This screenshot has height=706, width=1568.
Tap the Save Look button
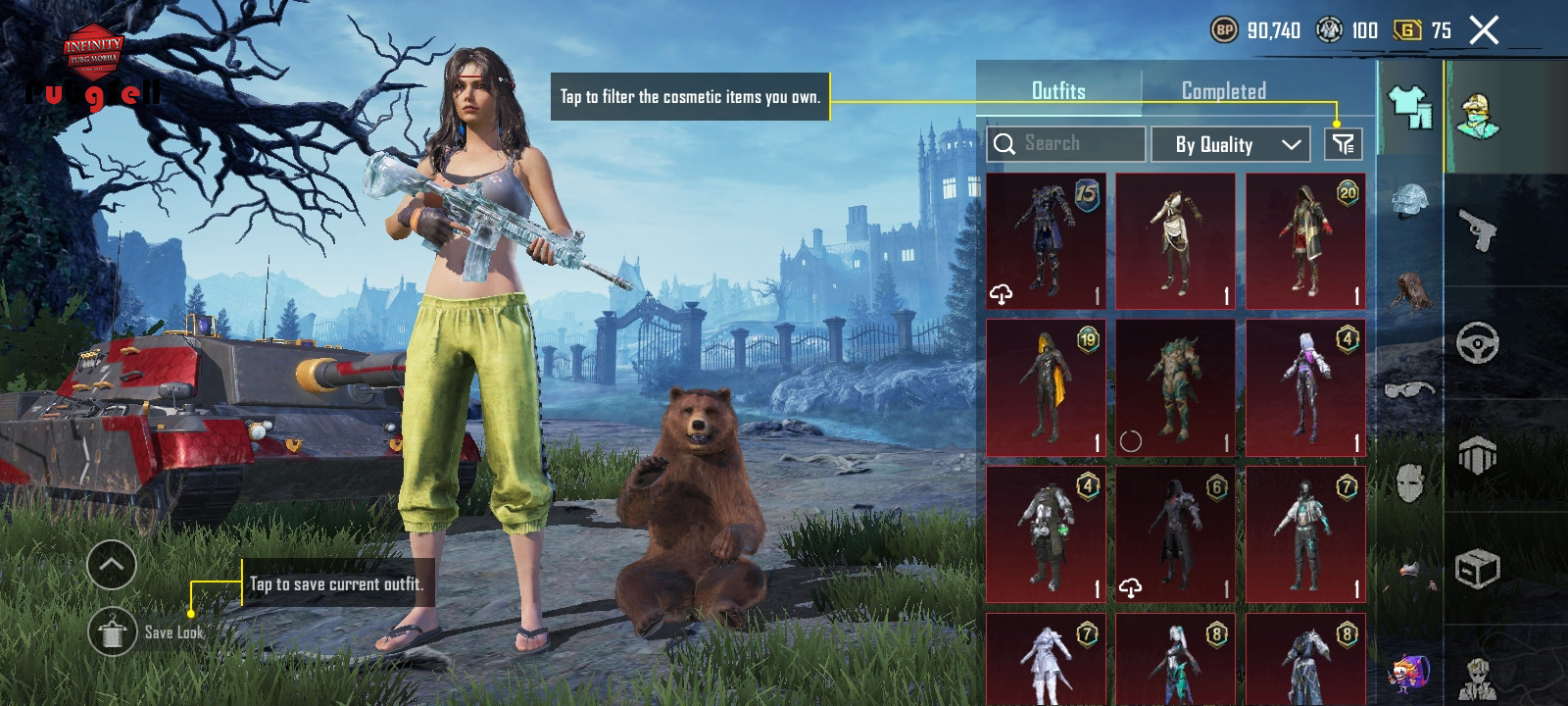[112, 632]
